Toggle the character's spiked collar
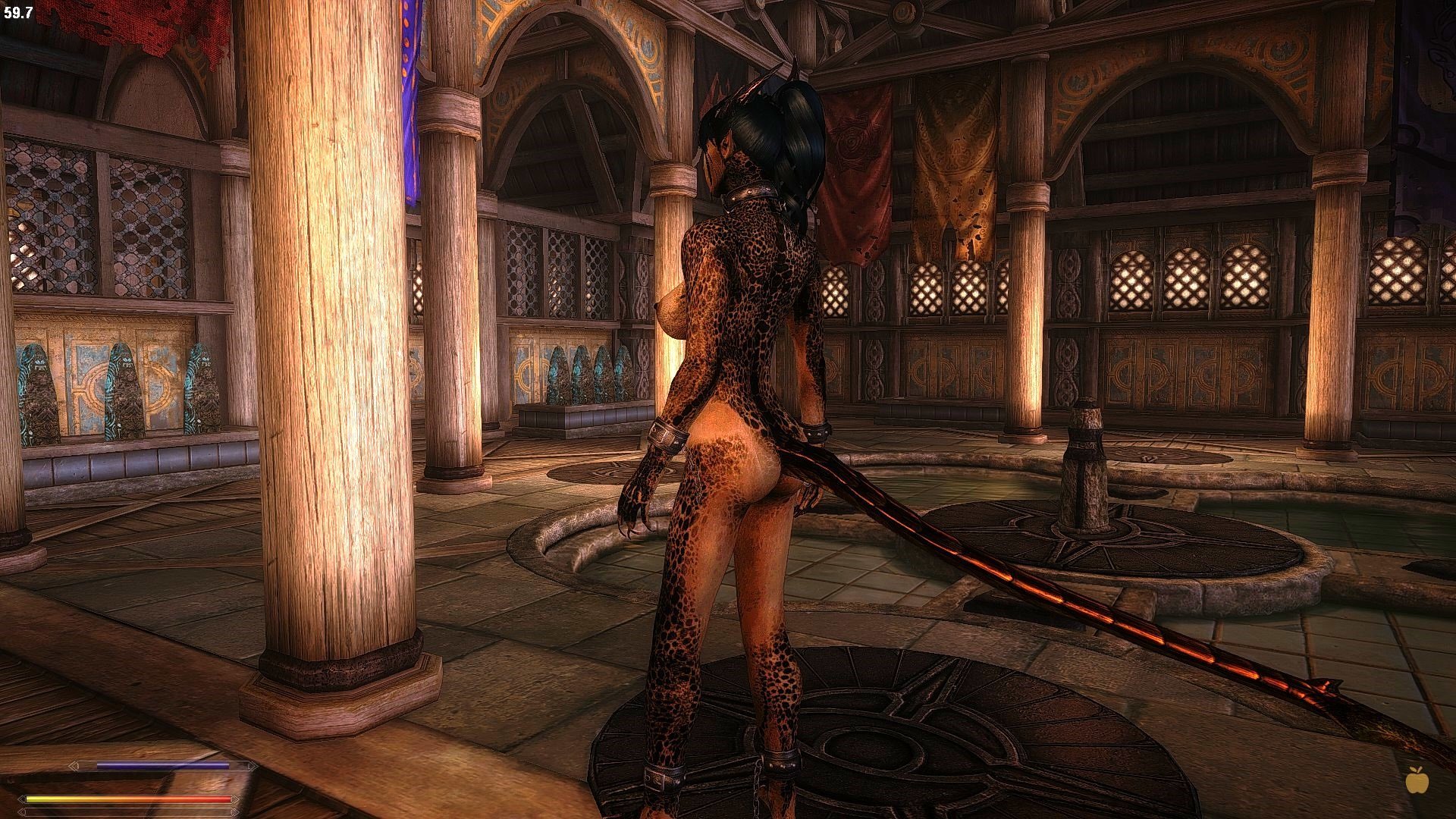This screenshot has height=819, width=1456. click(751, 193)
